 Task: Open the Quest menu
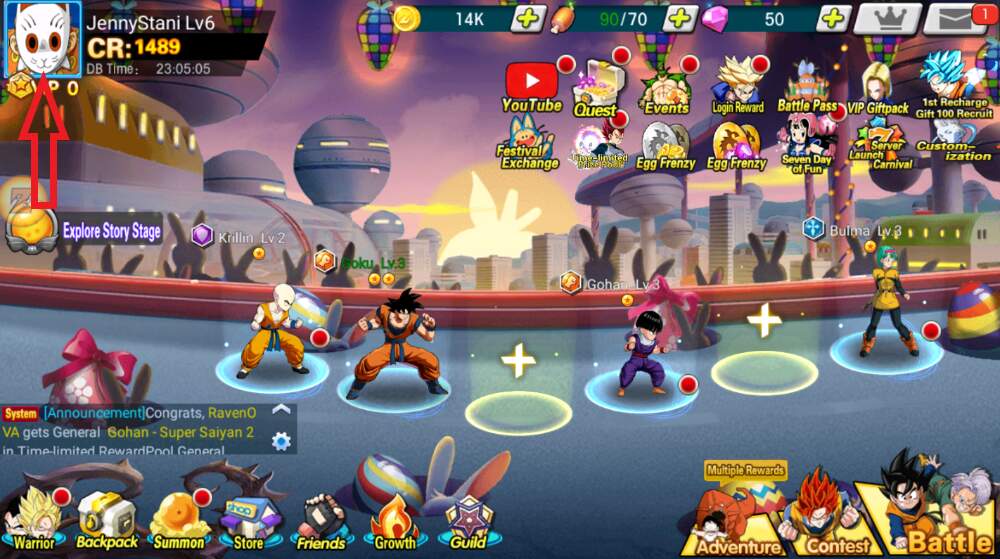pos(596,88)
